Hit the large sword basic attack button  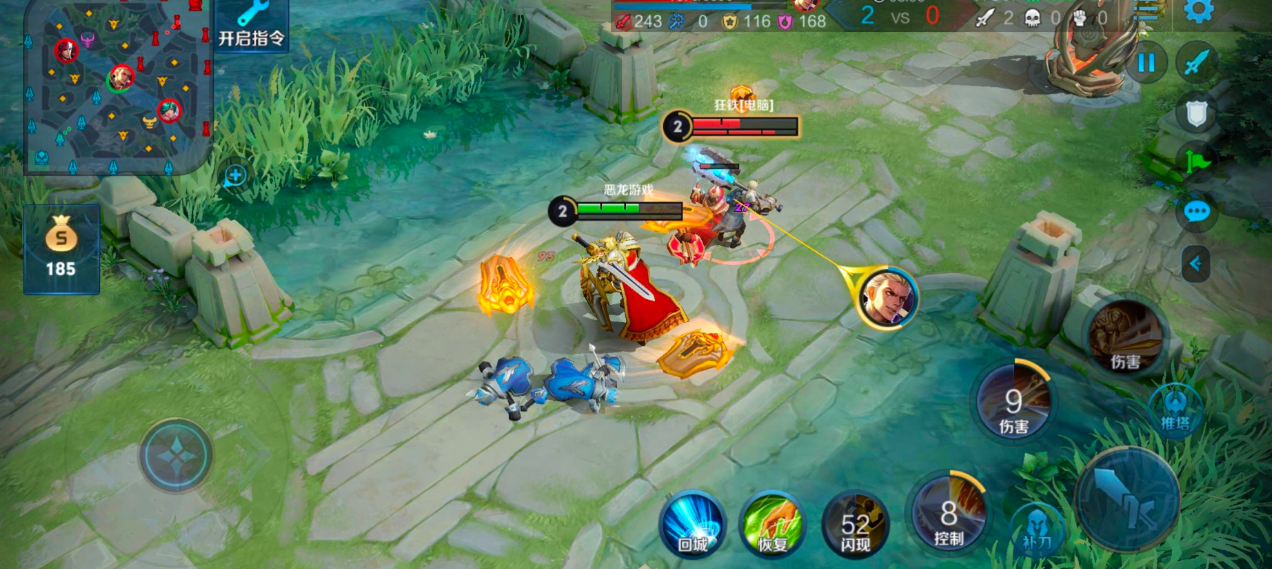(x=1127, y=498)
